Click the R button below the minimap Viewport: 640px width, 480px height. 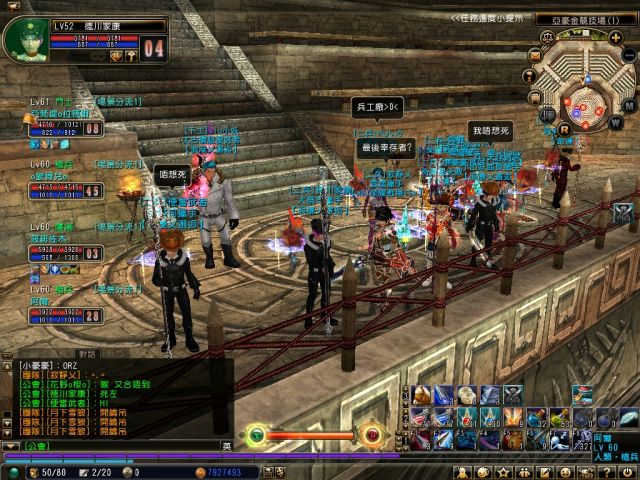[x=565, y=129]
